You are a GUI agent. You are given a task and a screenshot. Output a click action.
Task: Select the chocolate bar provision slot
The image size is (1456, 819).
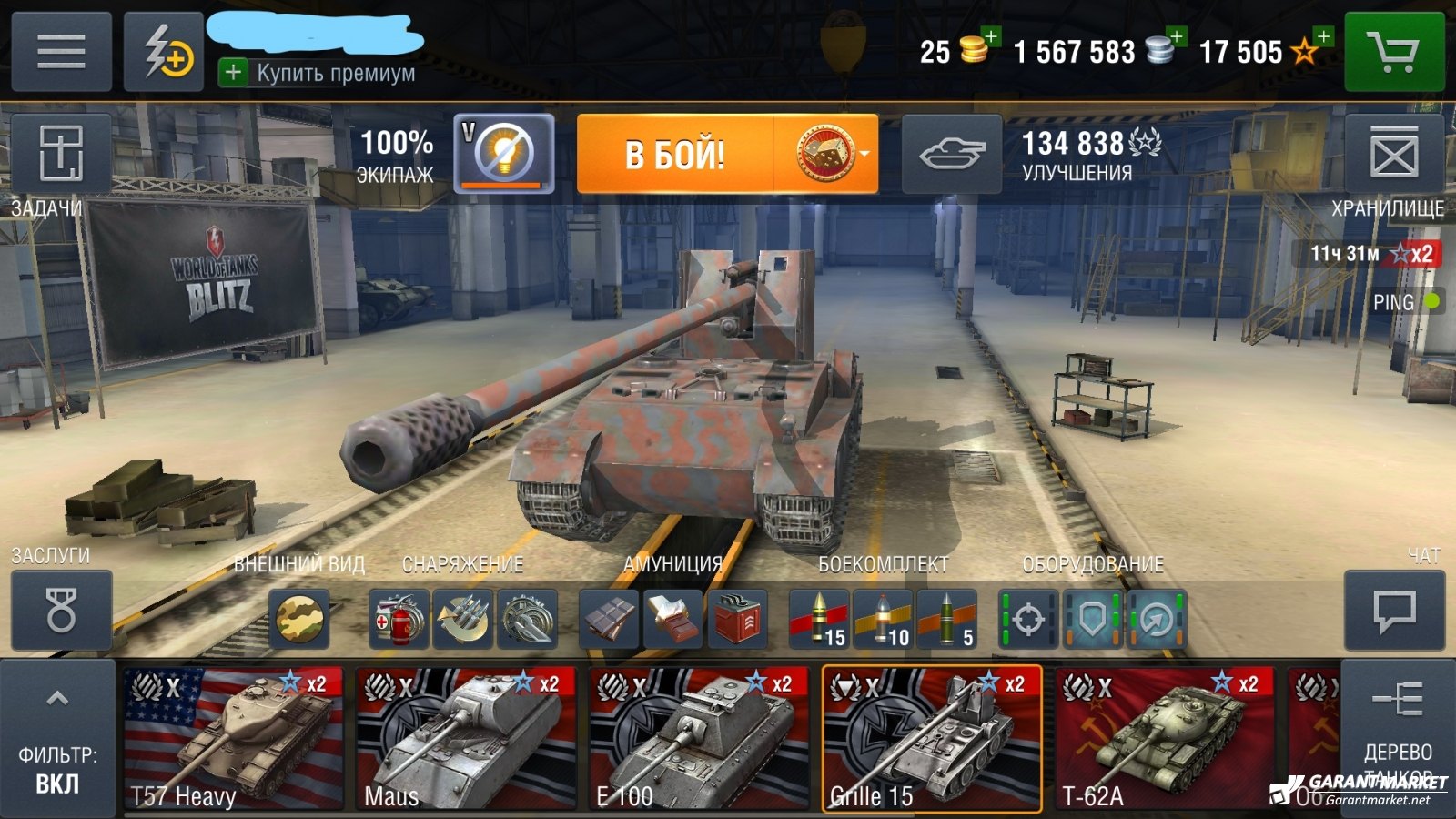click(610, 621)
